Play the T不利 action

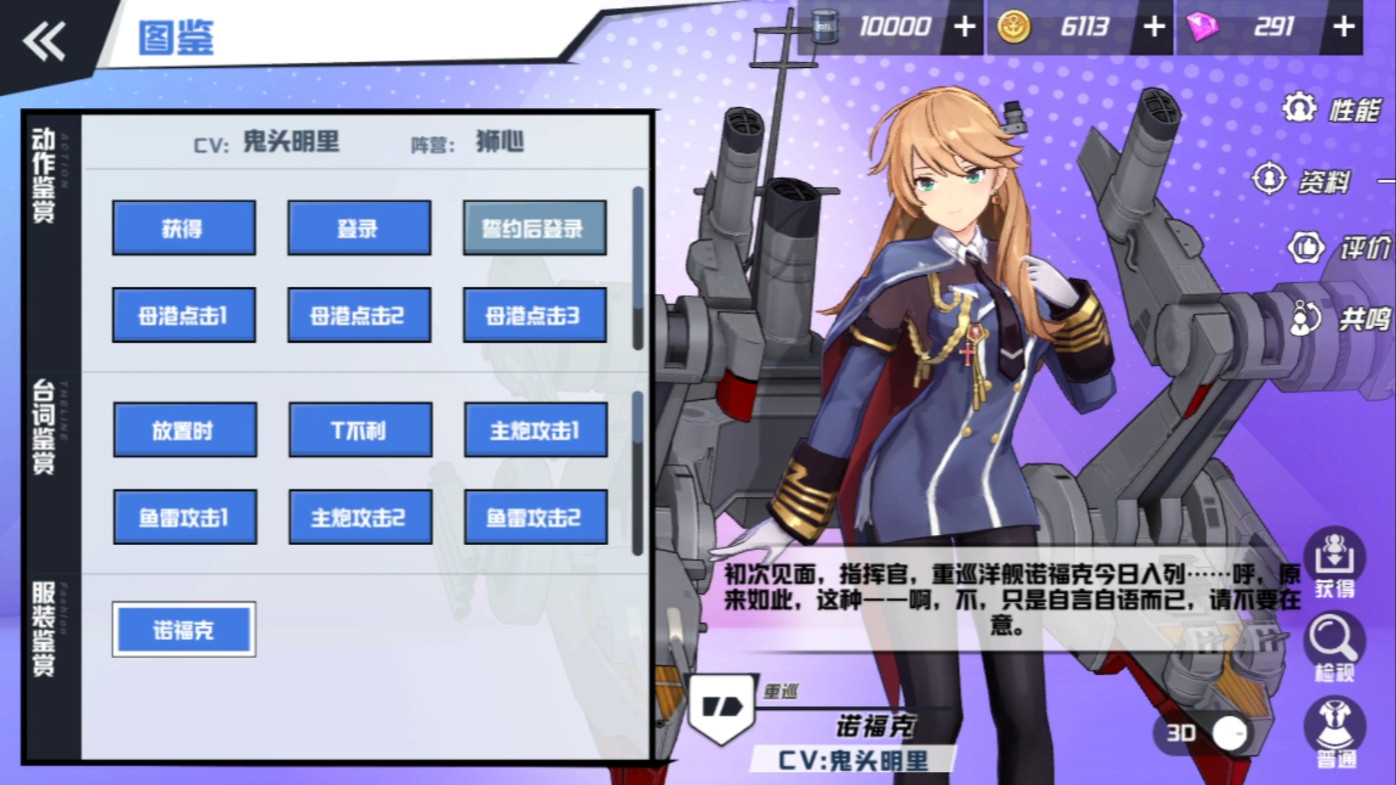[360, 430]
